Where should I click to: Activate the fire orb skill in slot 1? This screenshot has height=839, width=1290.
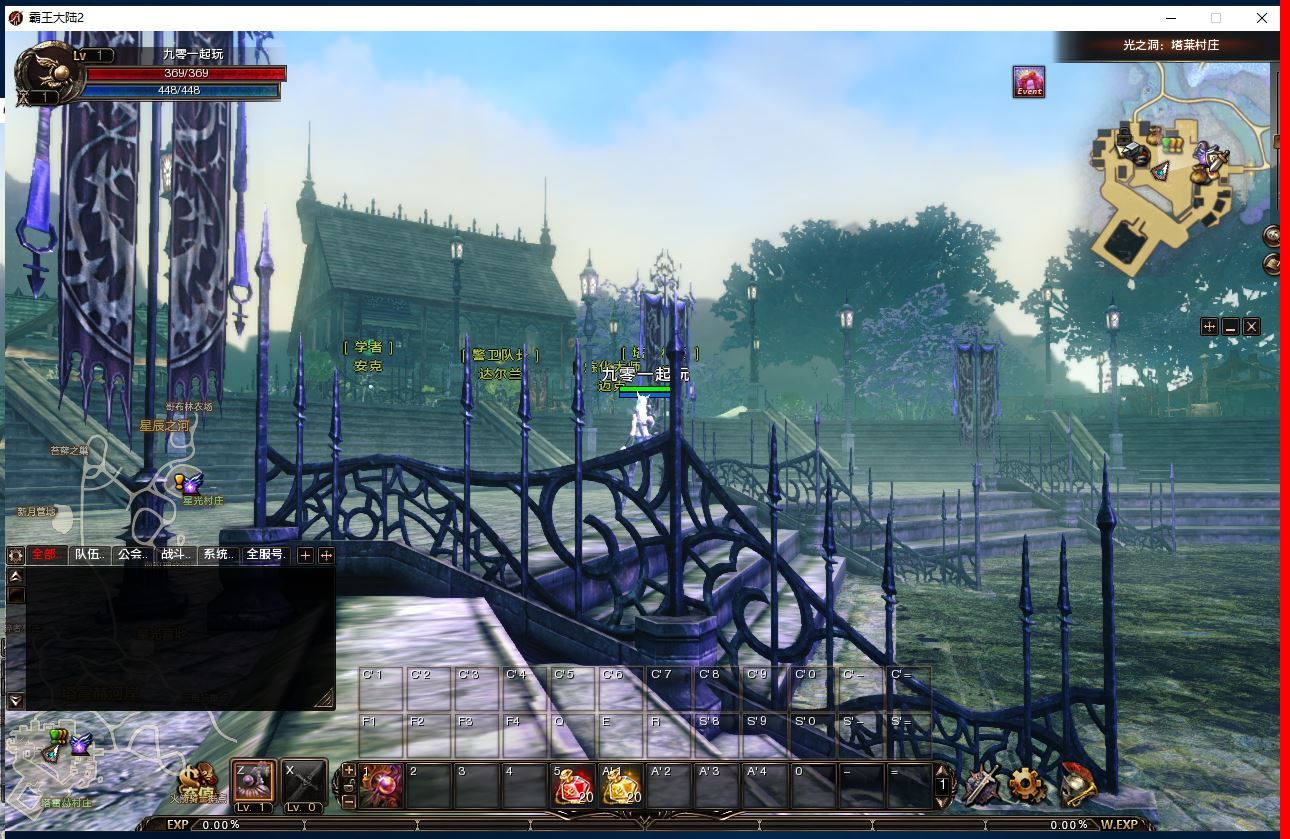381,785
